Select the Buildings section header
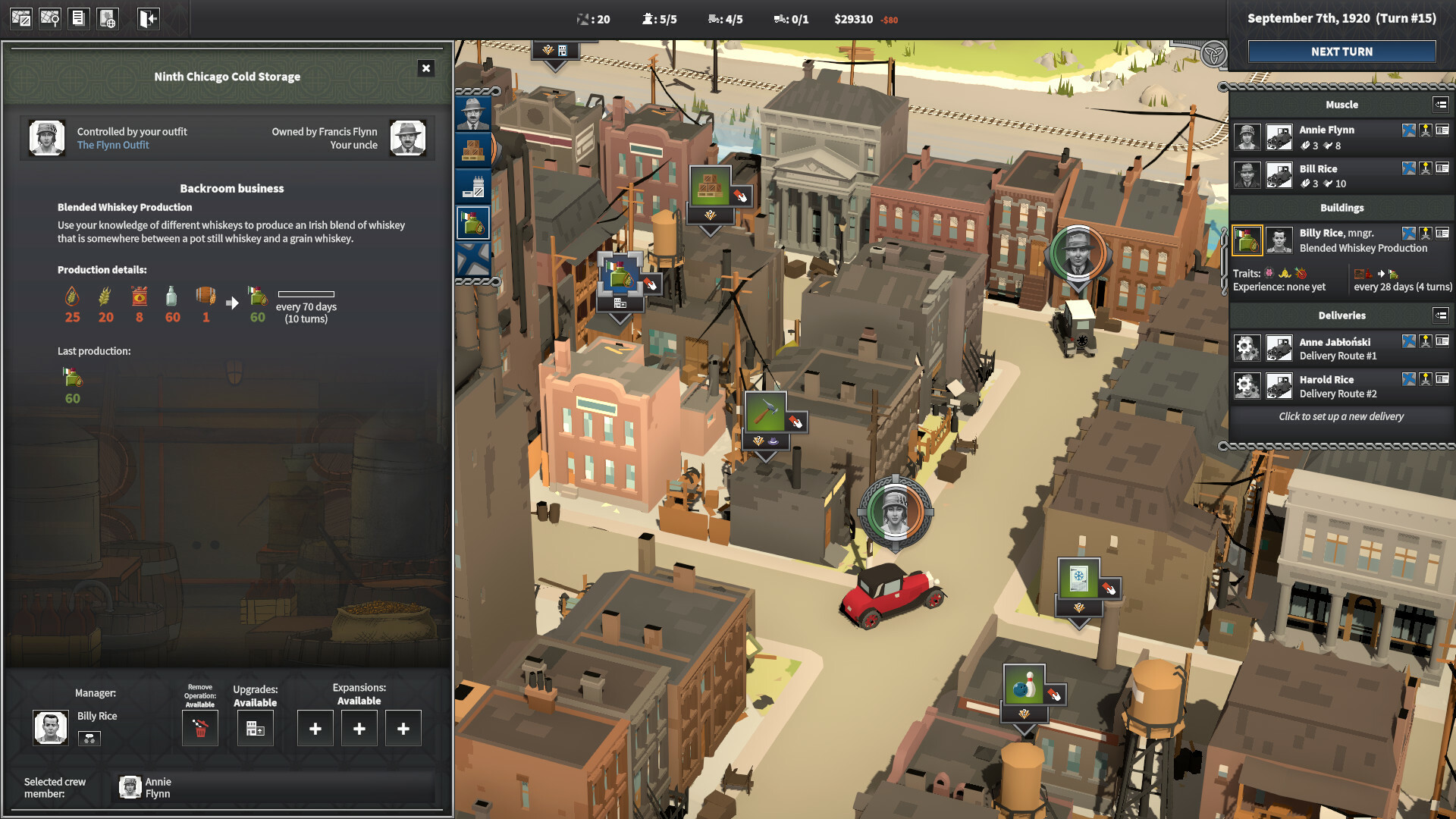1456x819 pixels. [x=1342, y=208]
